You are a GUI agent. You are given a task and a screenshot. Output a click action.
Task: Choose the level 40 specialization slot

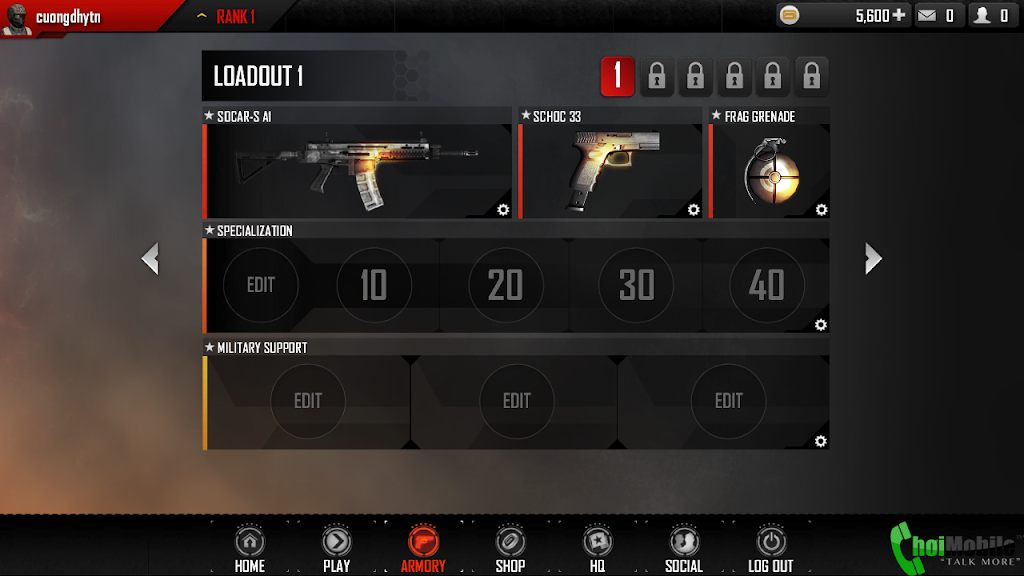pos(767,286)
